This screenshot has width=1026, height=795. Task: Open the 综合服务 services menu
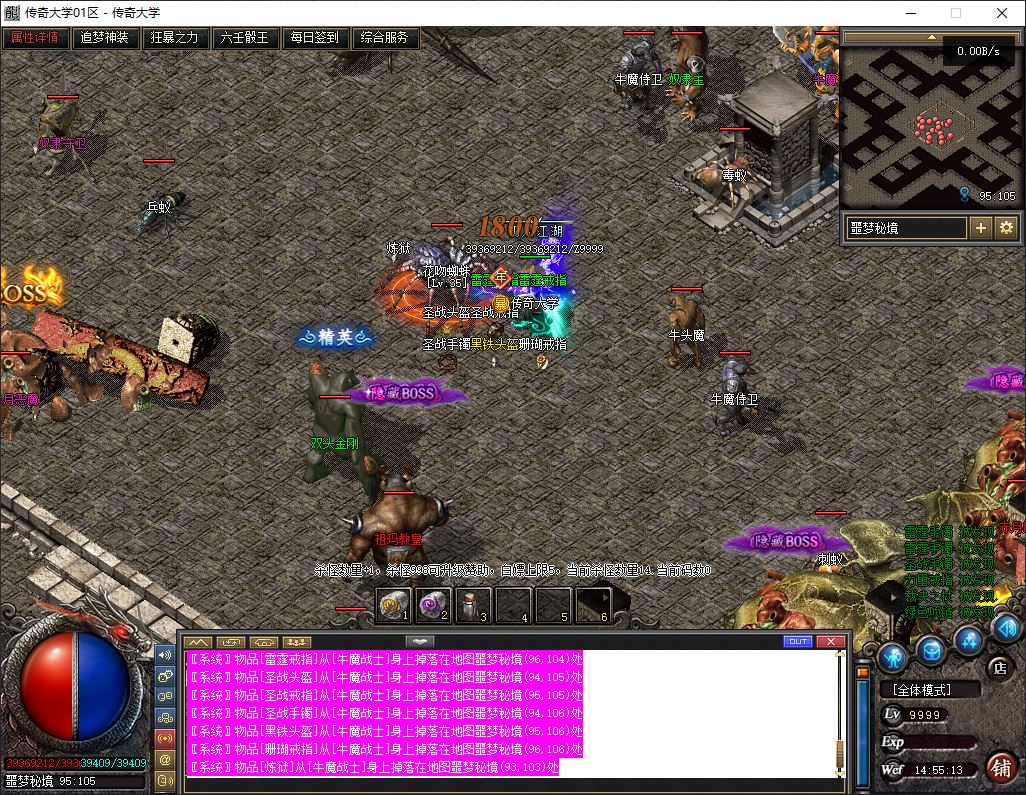[x=385, y=38]
